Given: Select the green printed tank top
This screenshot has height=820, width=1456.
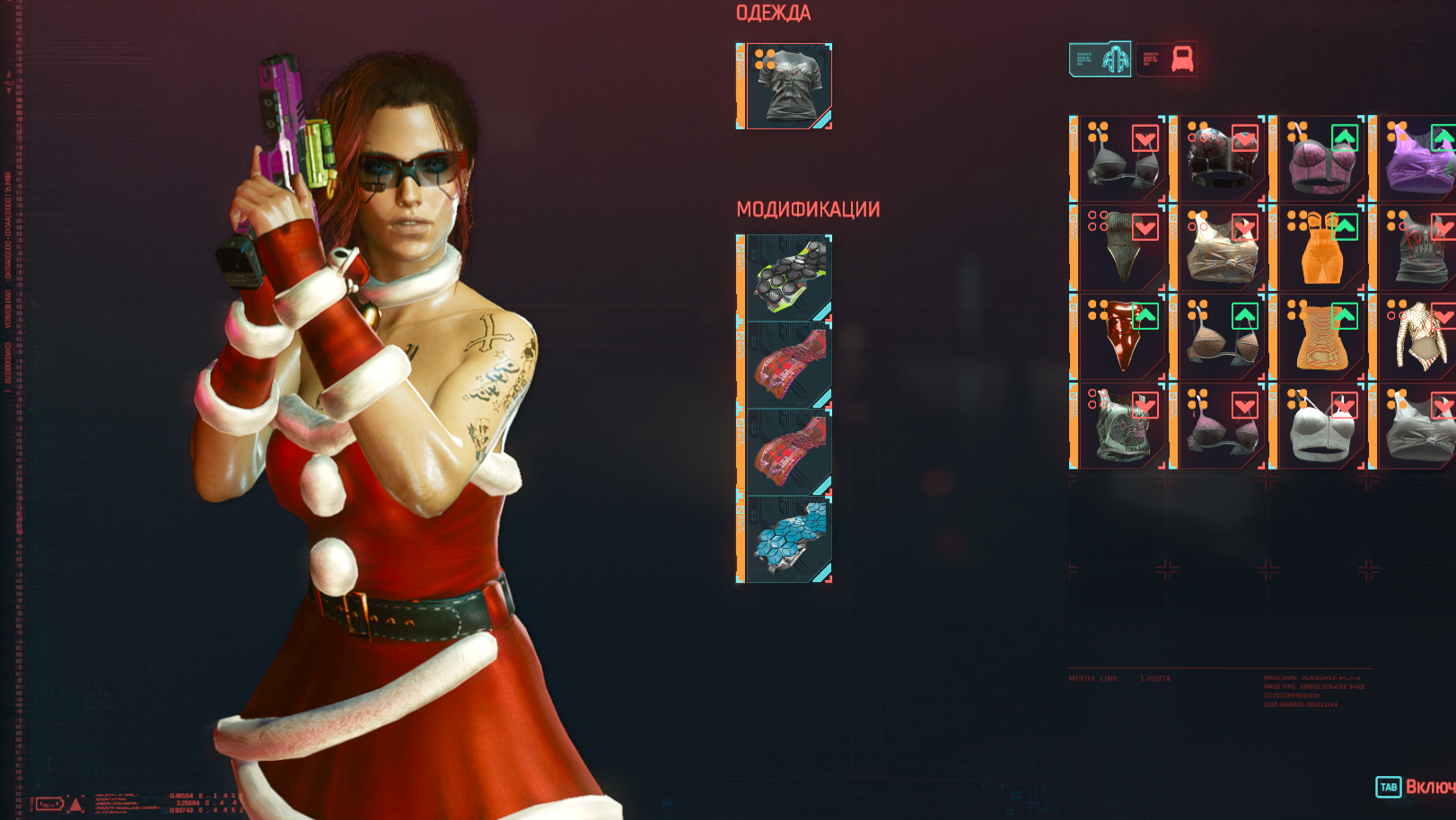Looking at the screenshot, I should (x=1120, y=428).
